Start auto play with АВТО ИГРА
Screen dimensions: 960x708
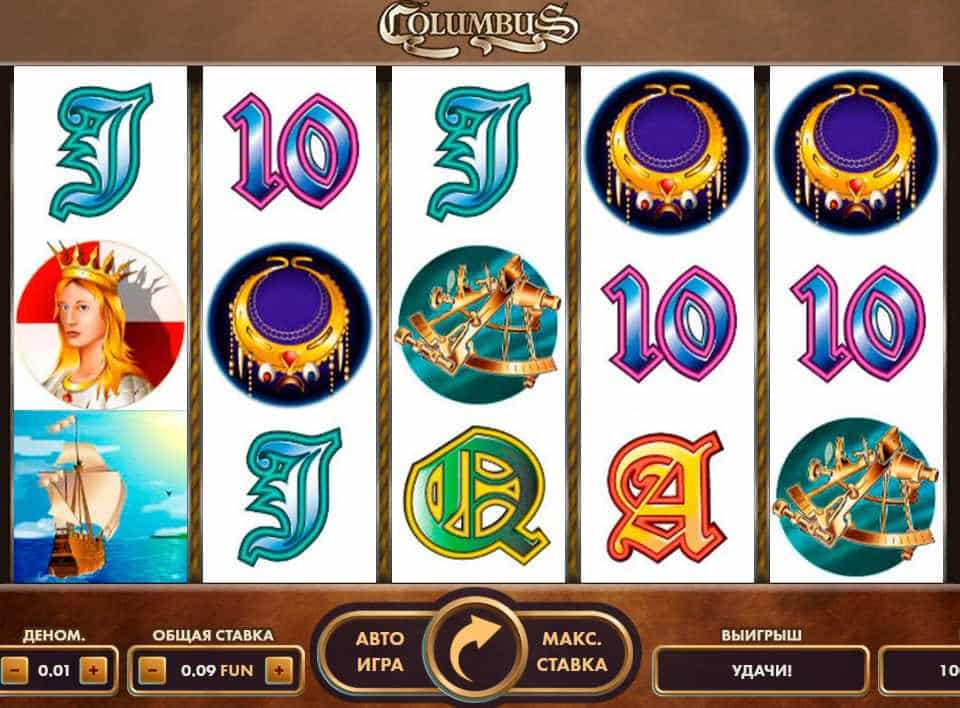380,652
